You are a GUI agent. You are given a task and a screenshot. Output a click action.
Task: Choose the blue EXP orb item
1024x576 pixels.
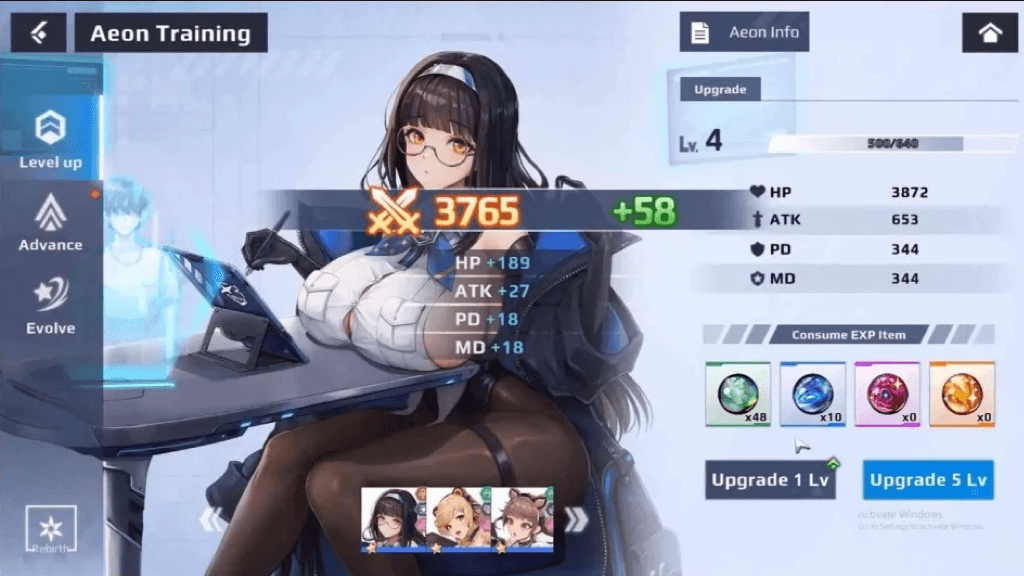812,394
